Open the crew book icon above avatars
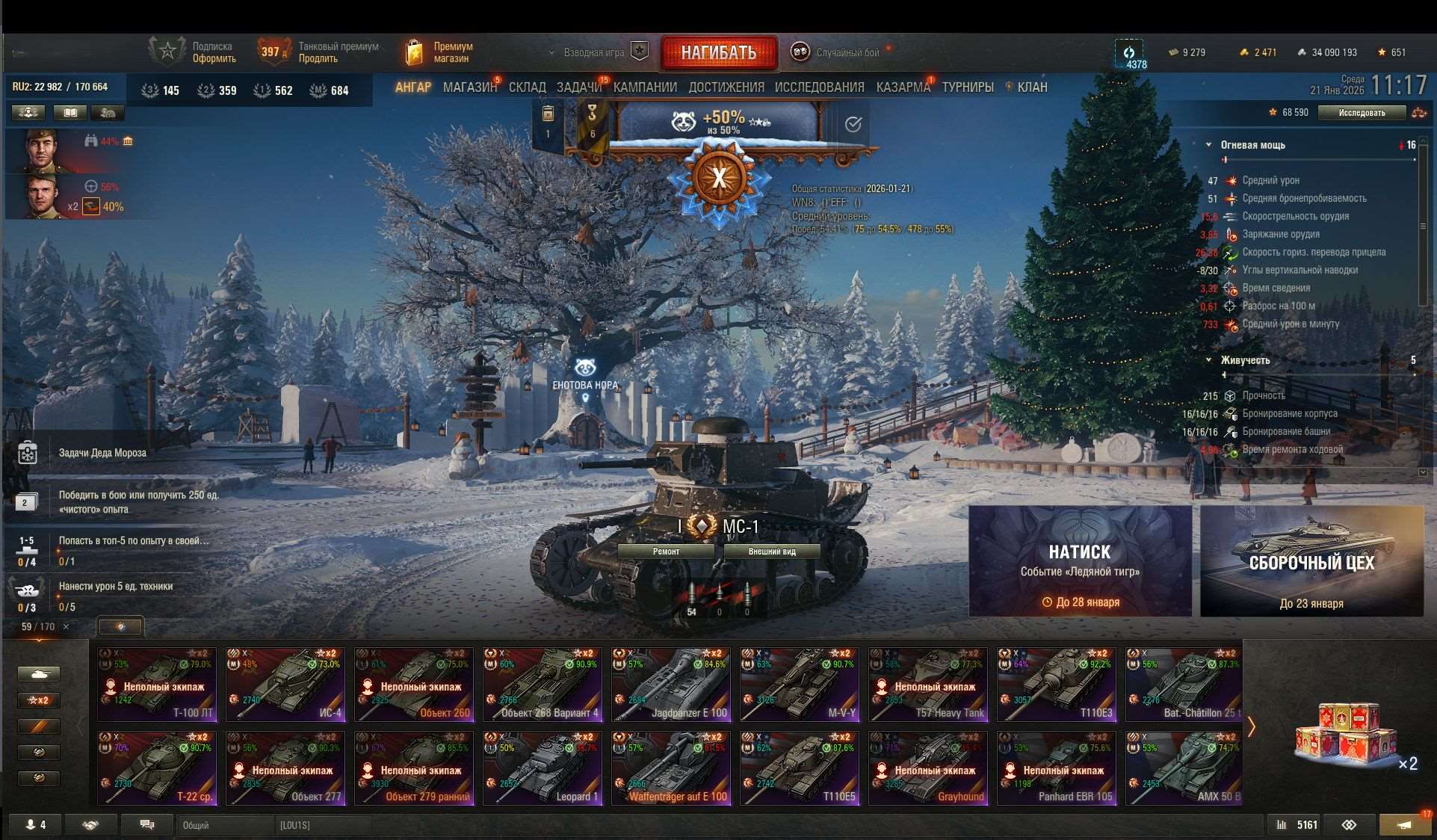The image size is (1437, 840). (x=69, y=112)
